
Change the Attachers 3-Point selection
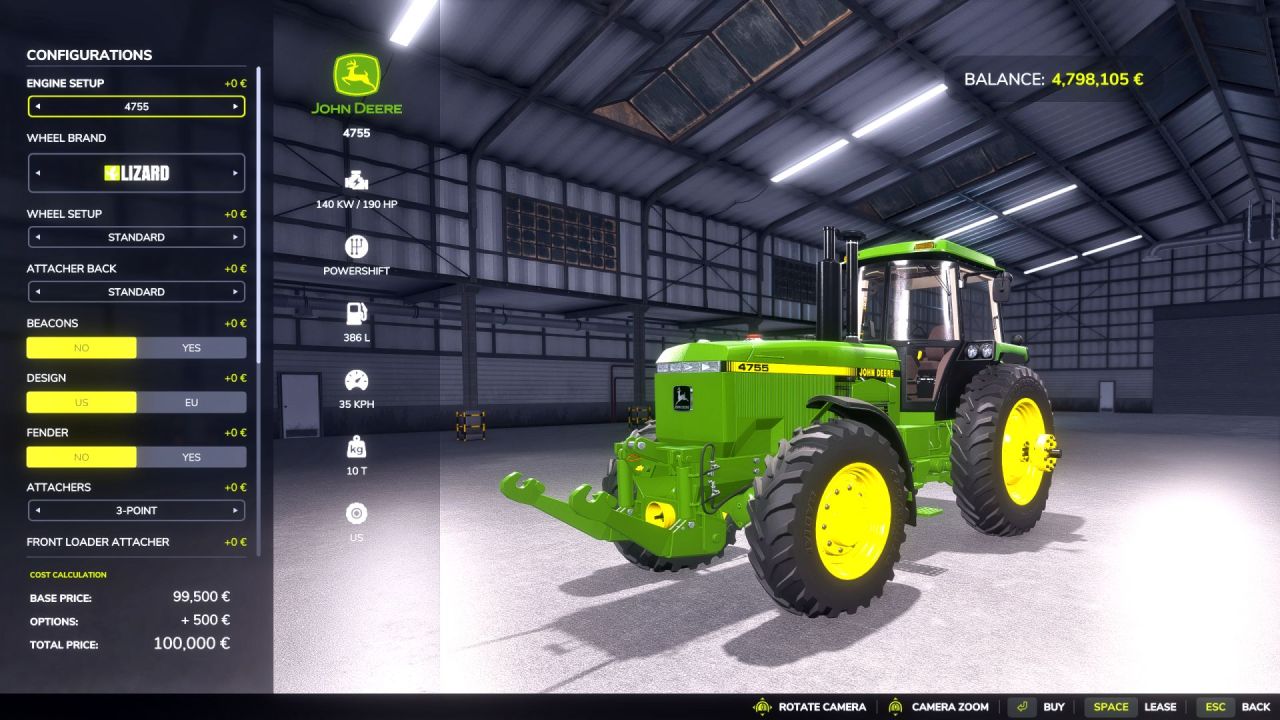pyautogui.click(x=237, y=510)
